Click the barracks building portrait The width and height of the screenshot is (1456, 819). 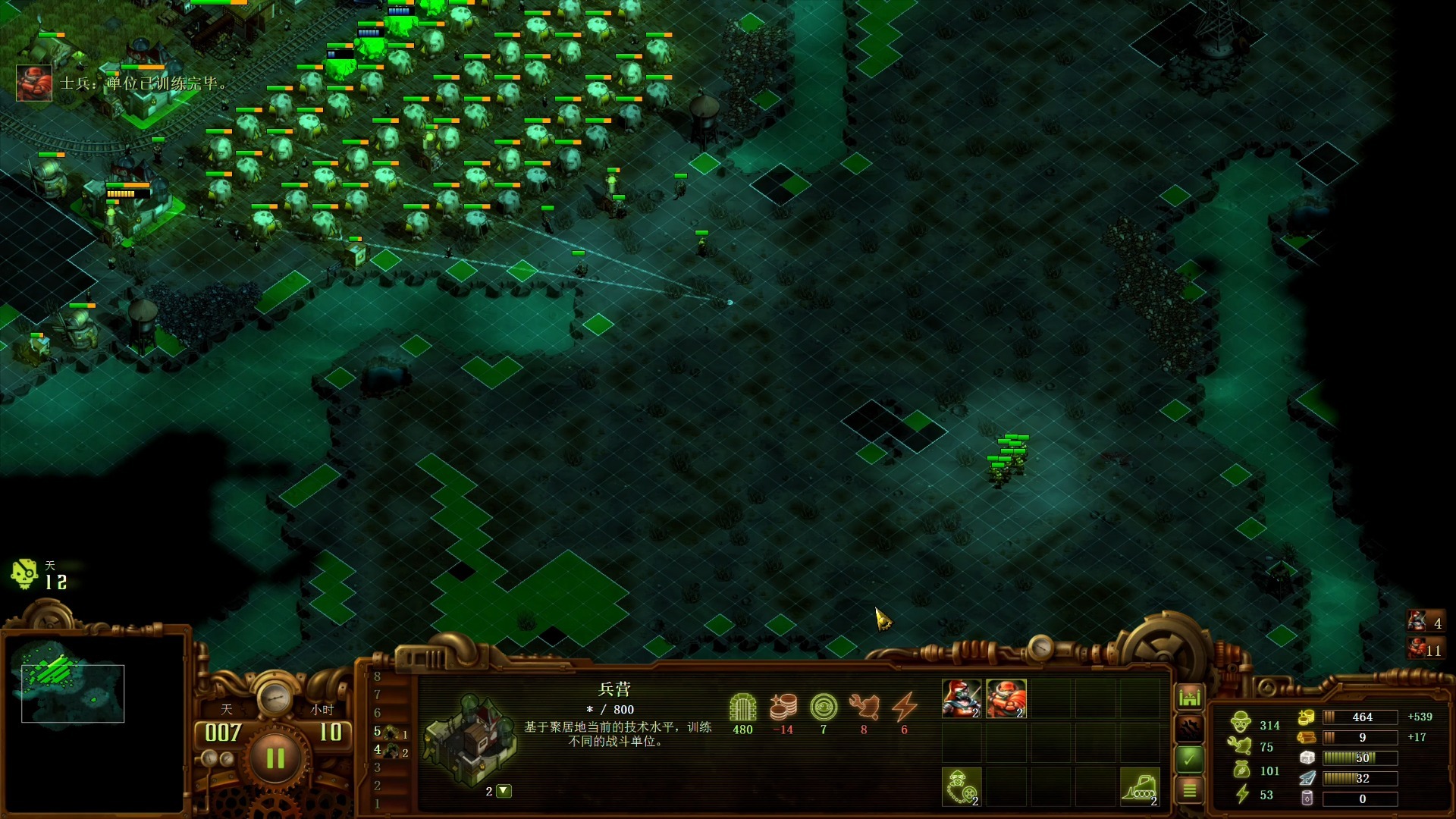(471, 739)
